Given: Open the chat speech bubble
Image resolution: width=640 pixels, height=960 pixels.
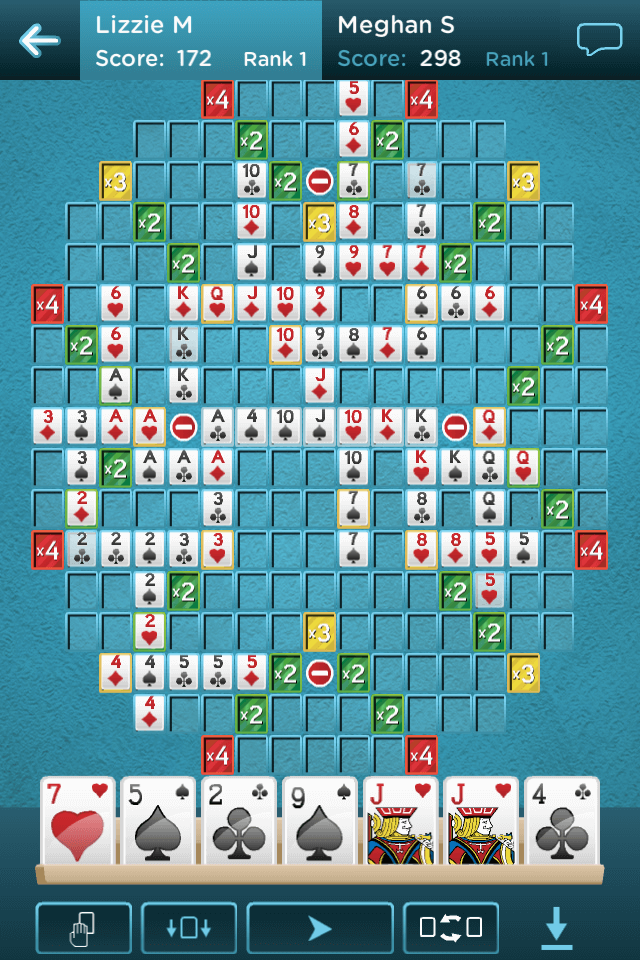Looking at the screenshot, I should [599, 40].
